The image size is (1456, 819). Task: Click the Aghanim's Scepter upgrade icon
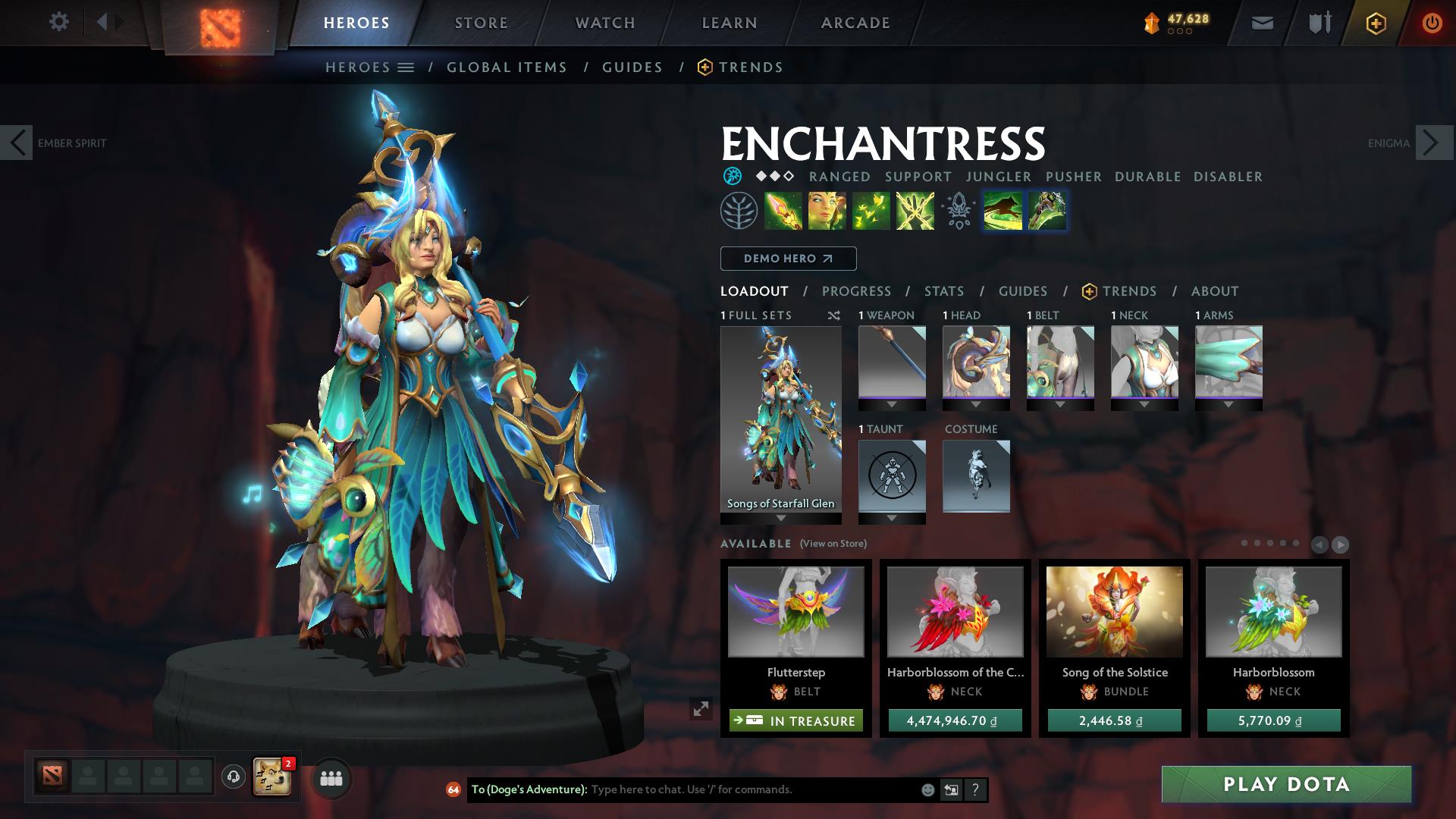(958, 211)
